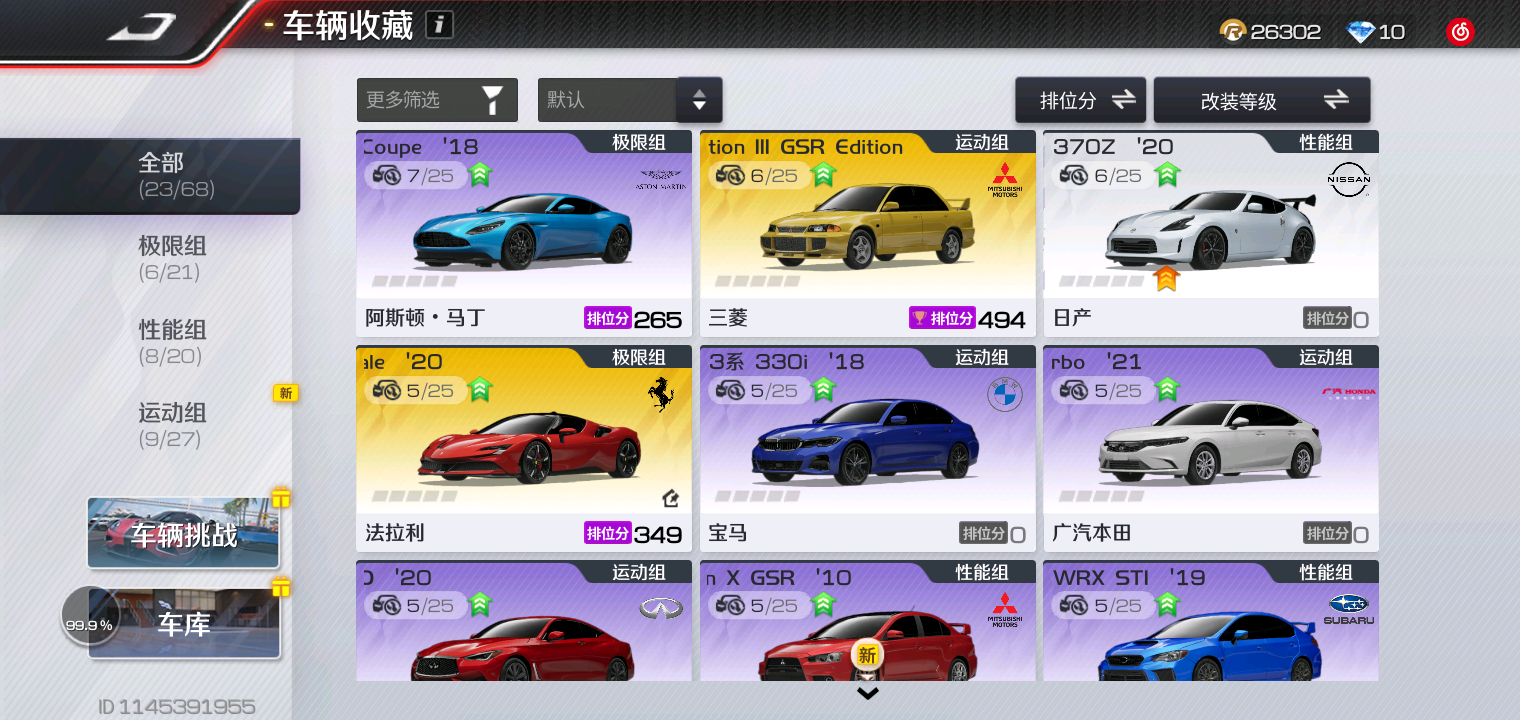Screen dimensions: 1520x720
Task: Switch to the 极限组 category tab
Action: coord(172,258)
